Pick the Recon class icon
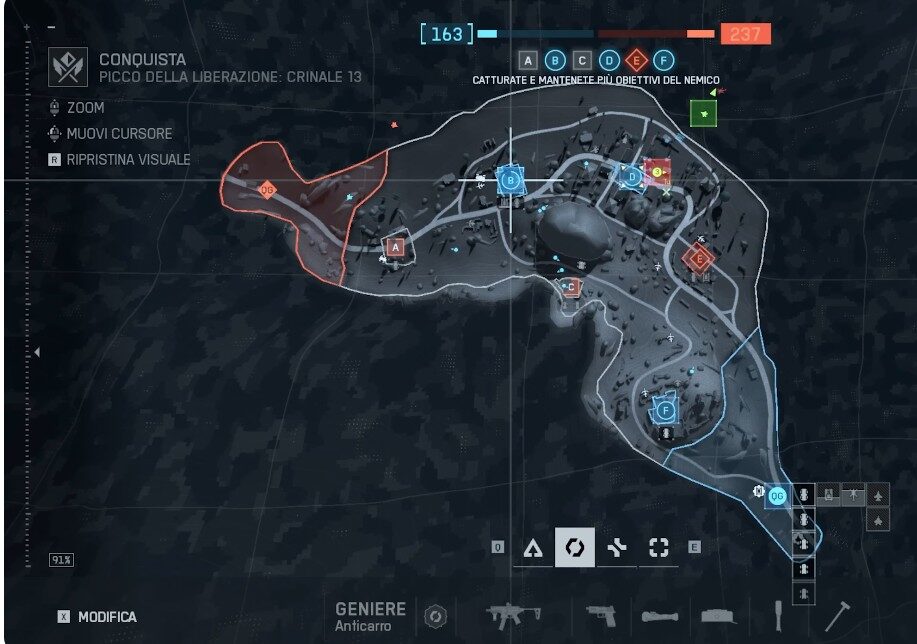The image size is (917, 644). 658,547
